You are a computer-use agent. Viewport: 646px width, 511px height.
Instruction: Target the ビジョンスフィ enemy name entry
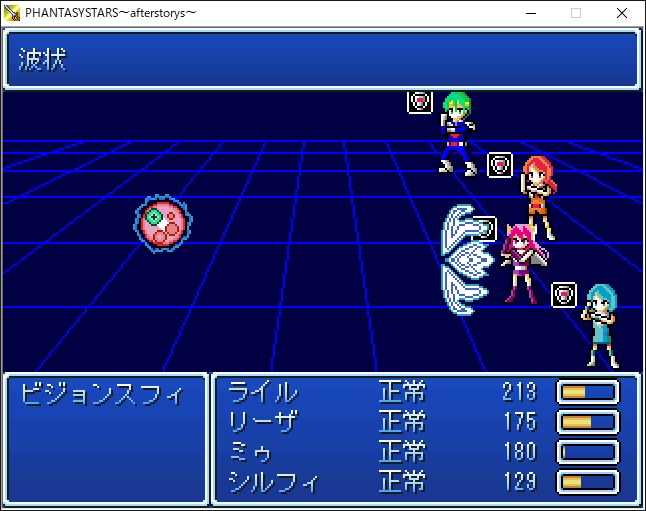click(102, 393)
